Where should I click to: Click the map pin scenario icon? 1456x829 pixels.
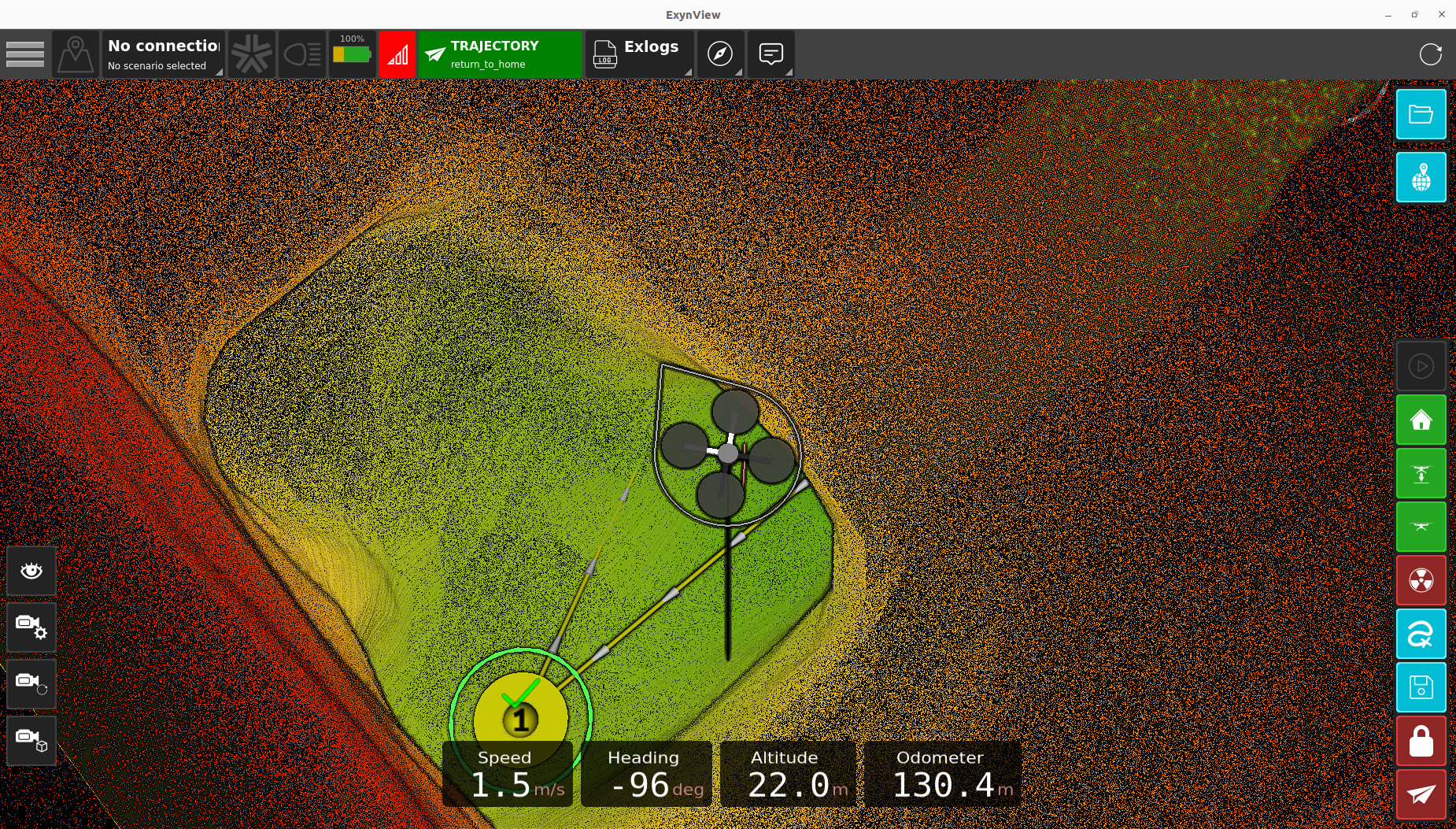[76, 54]
